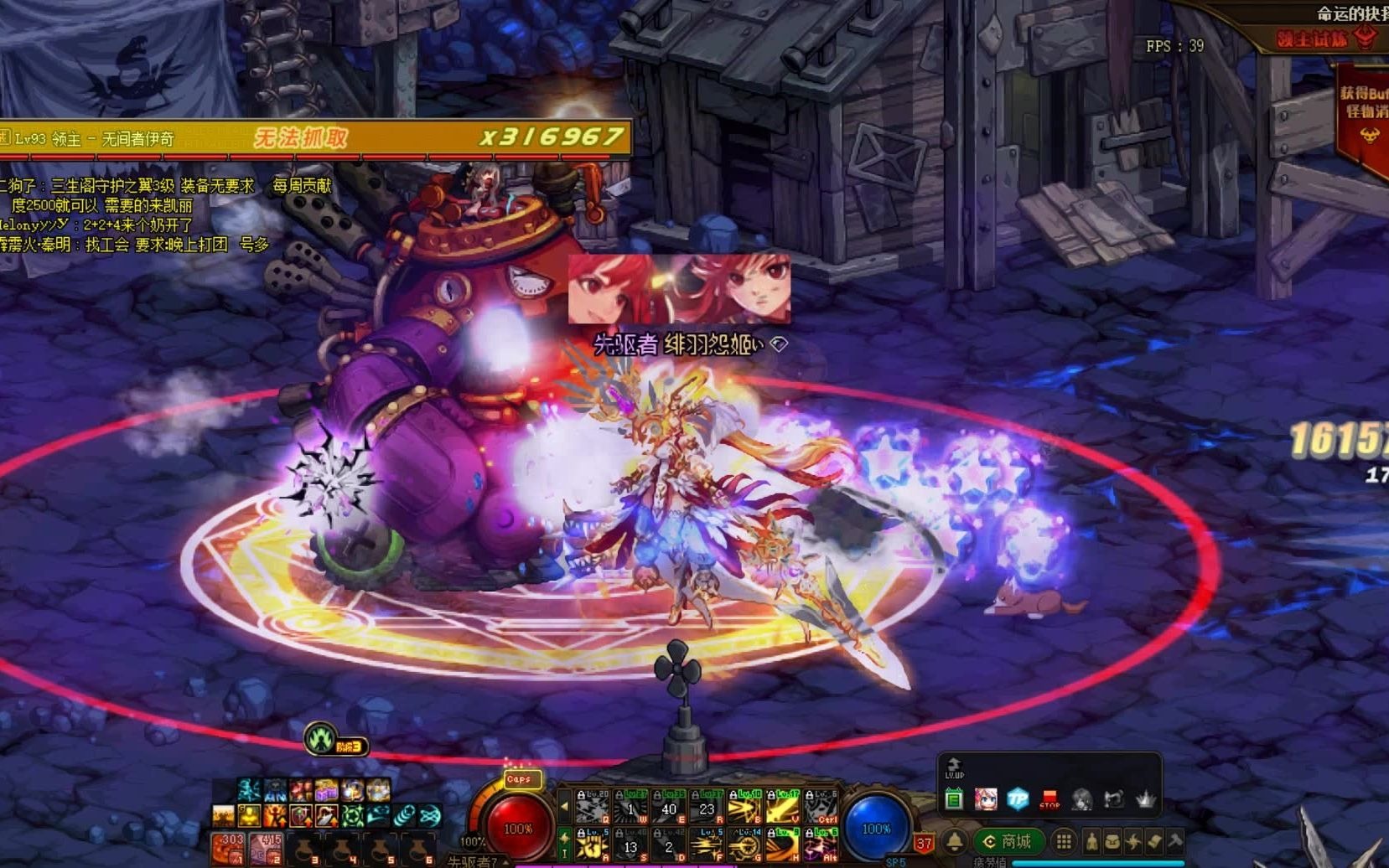Viewport: 1389px width, 868px height.
Task: Click the red STOP icon
Action: tap(1050, 798)
